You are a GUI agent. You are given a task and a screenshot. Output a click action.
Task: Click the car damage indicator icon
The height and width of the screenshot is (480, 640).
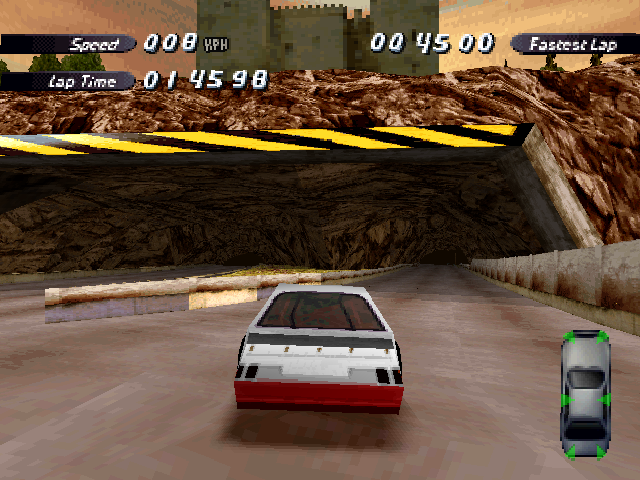coord(585,395)
